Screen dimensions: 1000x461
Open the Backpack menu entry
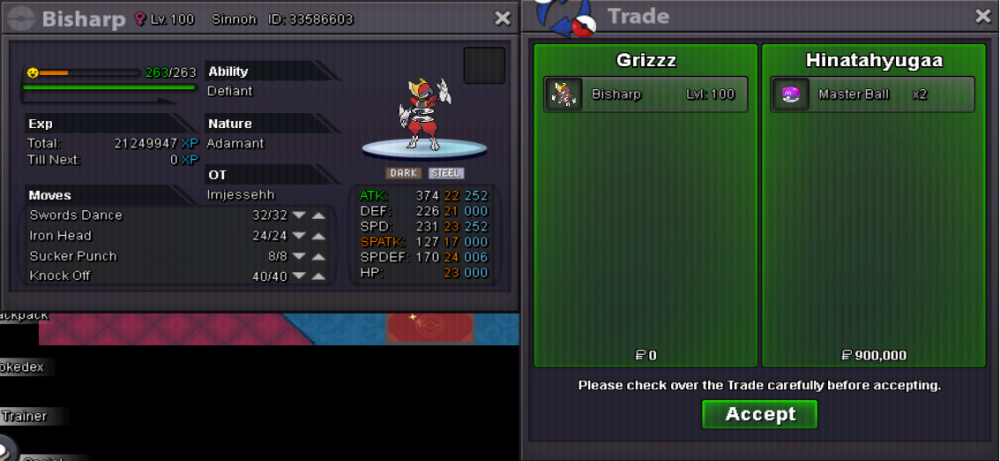(x=22, y=315)
